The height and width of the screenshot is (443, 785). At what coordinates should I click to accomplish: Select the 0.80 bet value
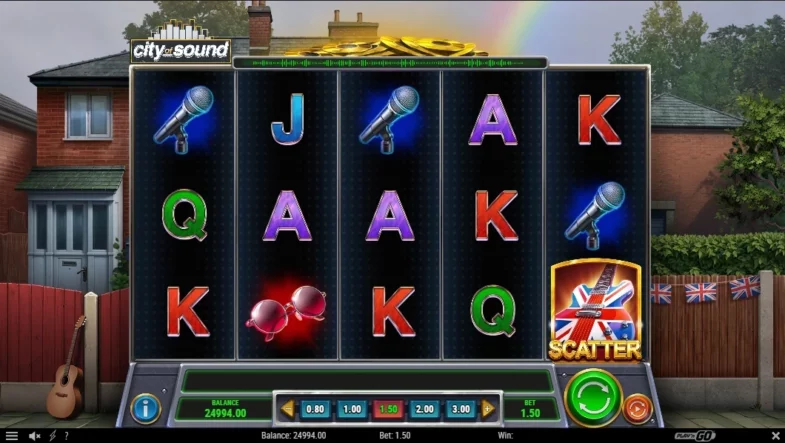pos(315,409)
